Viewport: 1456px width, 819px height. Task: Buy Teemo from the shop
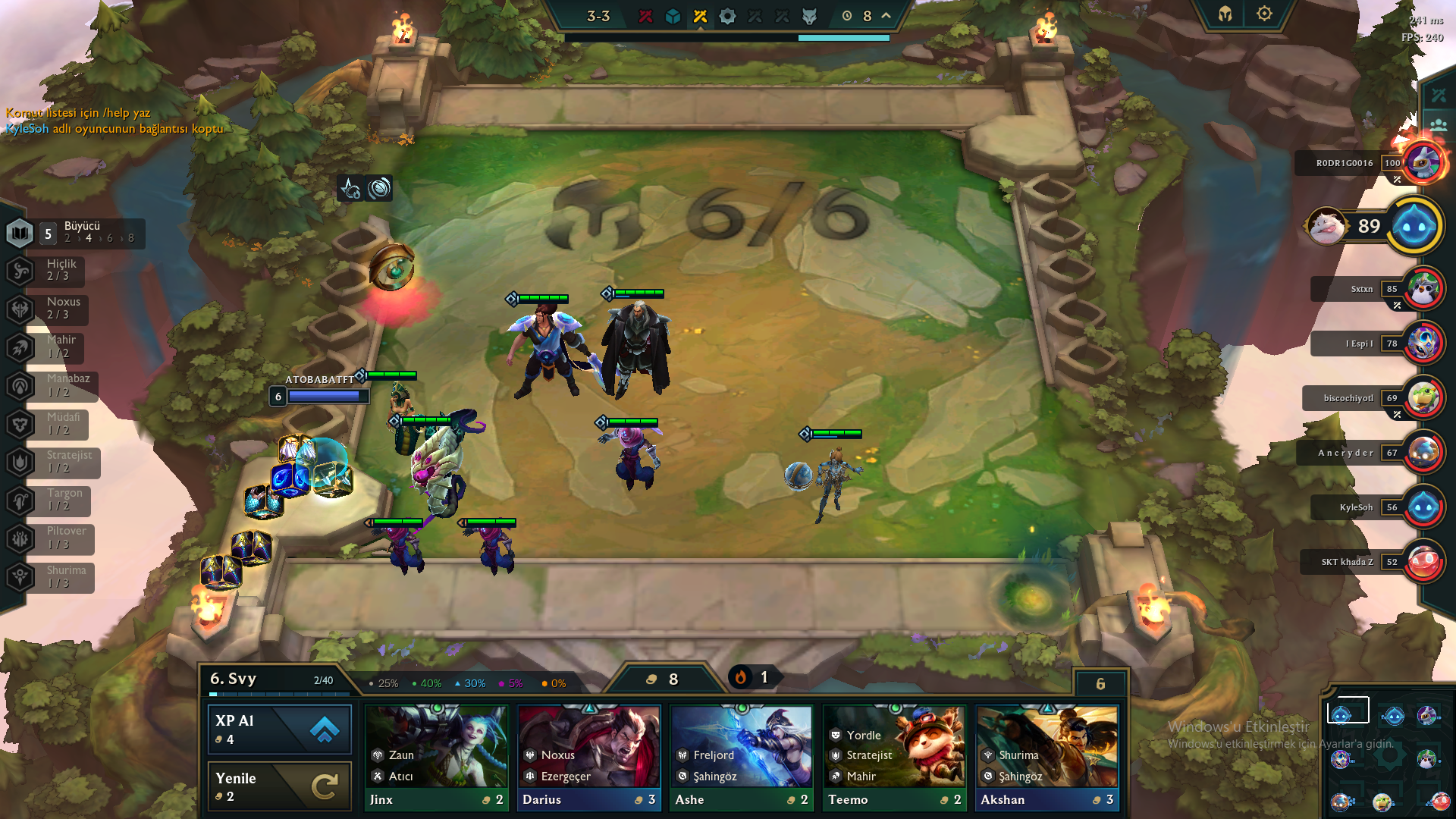[x=895, y=758]
